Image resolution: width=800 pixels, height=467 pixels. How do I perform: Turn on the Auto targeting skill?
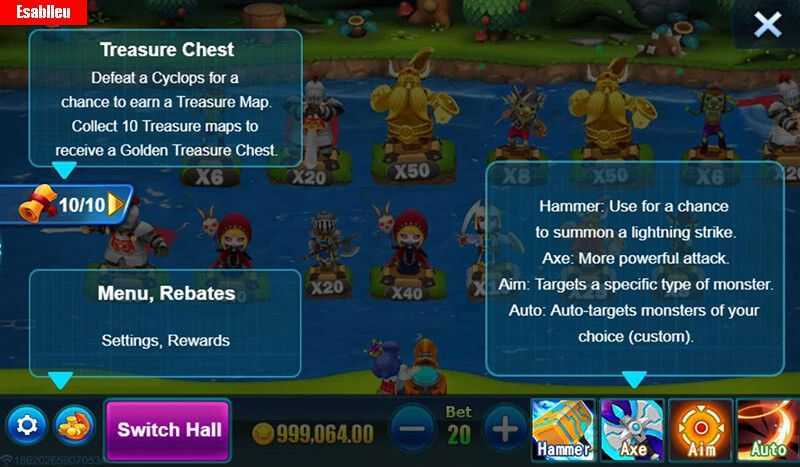click(x=767, y=430)
